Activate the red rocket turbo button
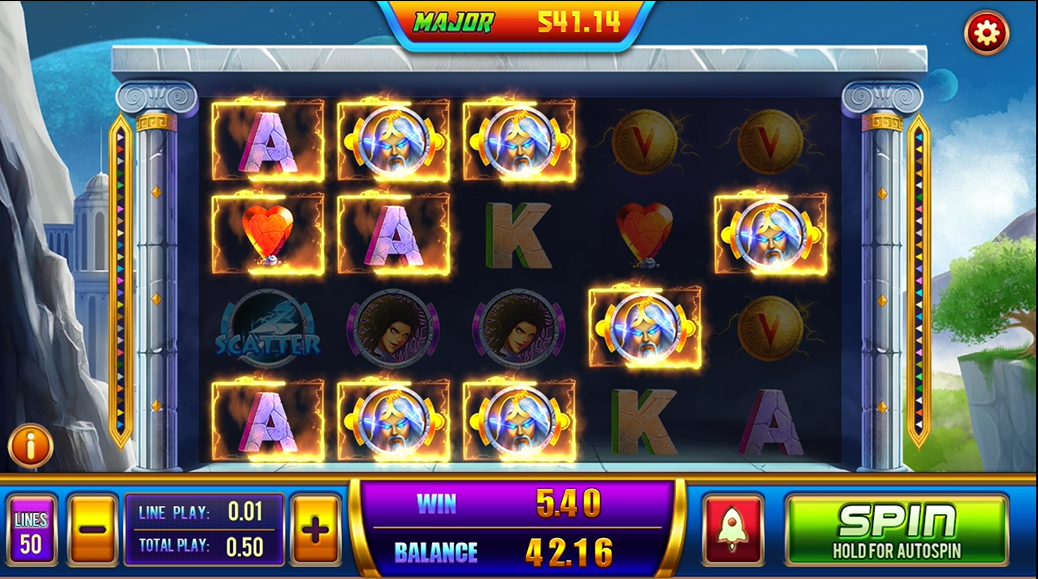 pyautogui.click(x=733, y=529)
